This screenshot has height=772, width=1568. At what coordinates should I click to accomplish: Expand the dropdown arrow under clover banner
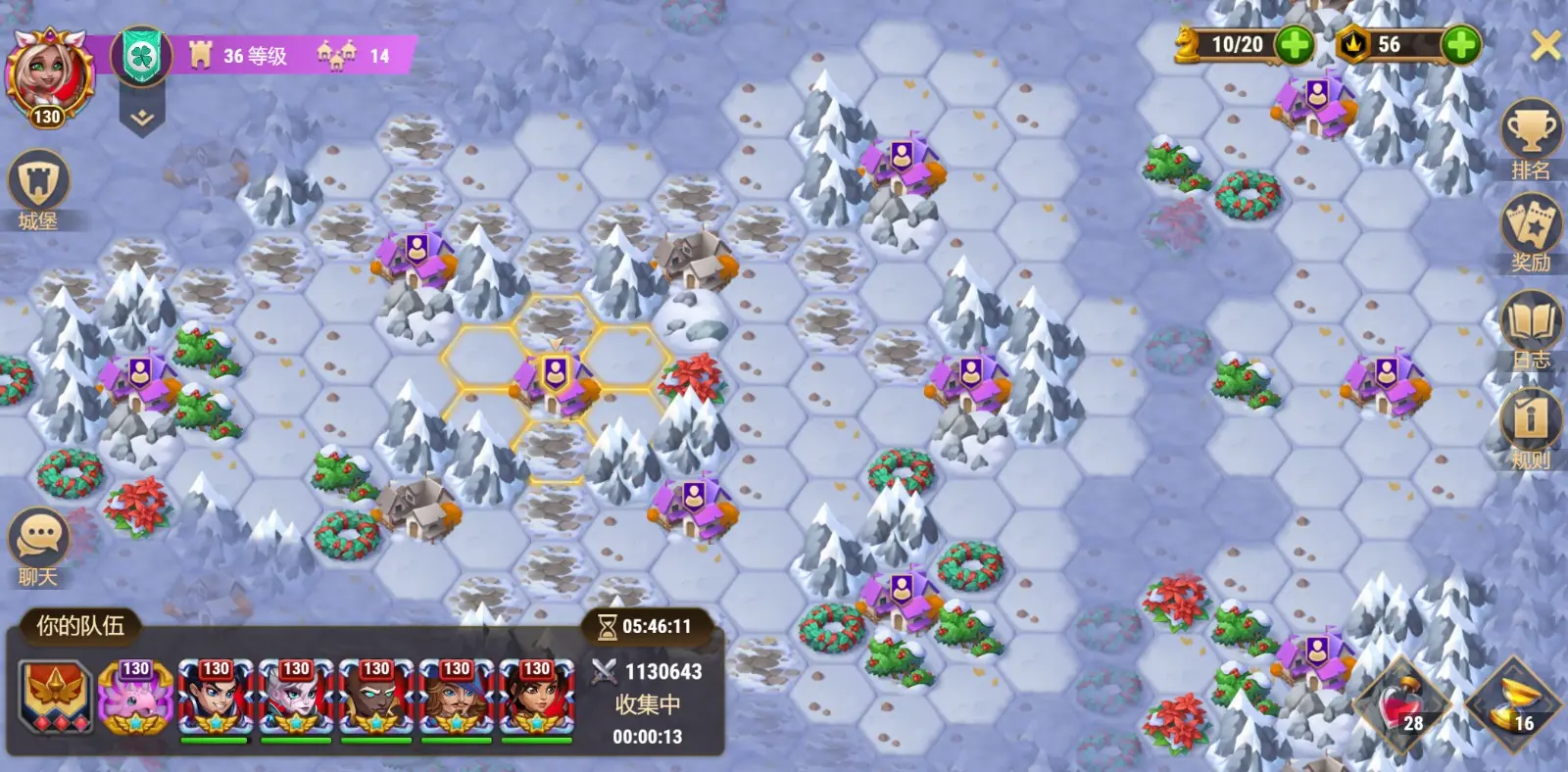point(142,118)
